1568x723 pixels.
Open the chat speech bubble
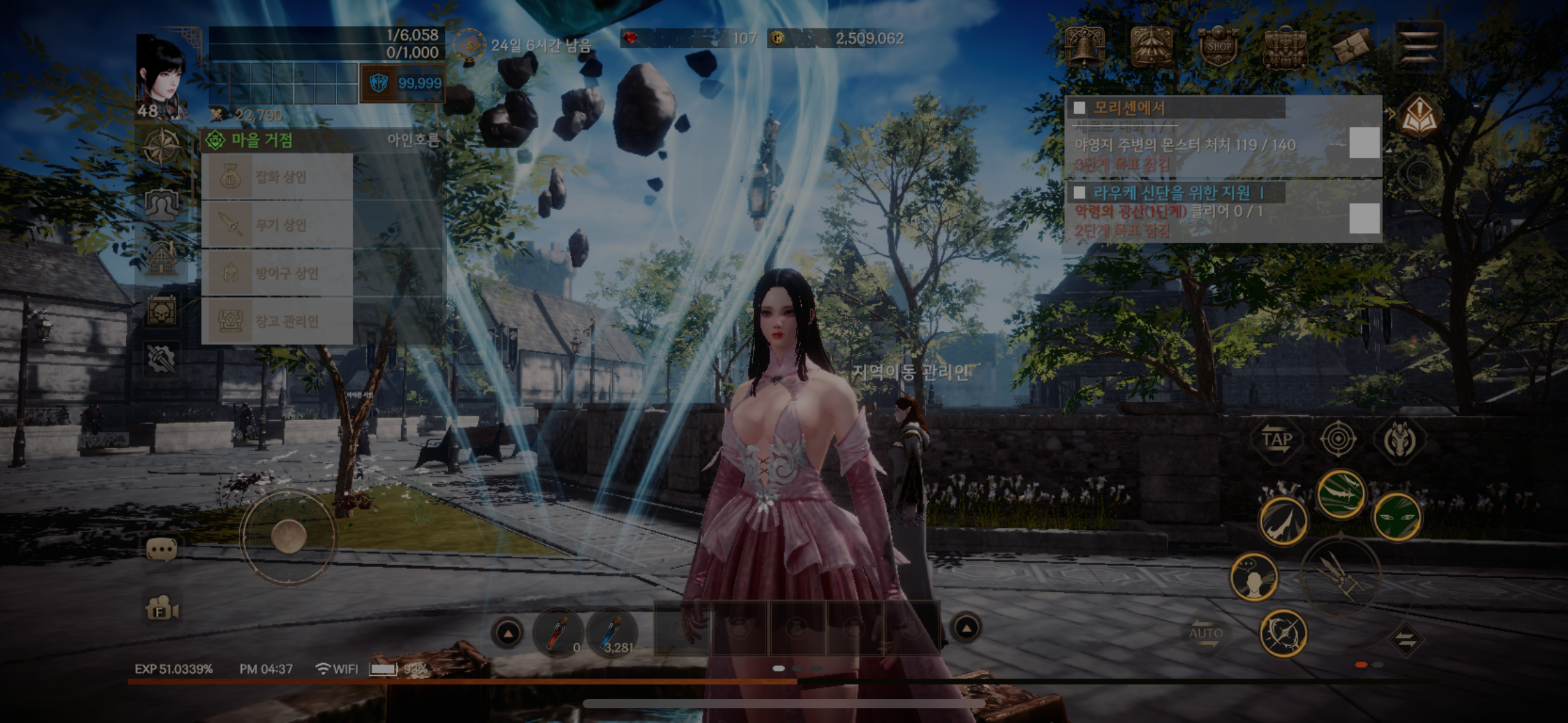coord(162,550)
